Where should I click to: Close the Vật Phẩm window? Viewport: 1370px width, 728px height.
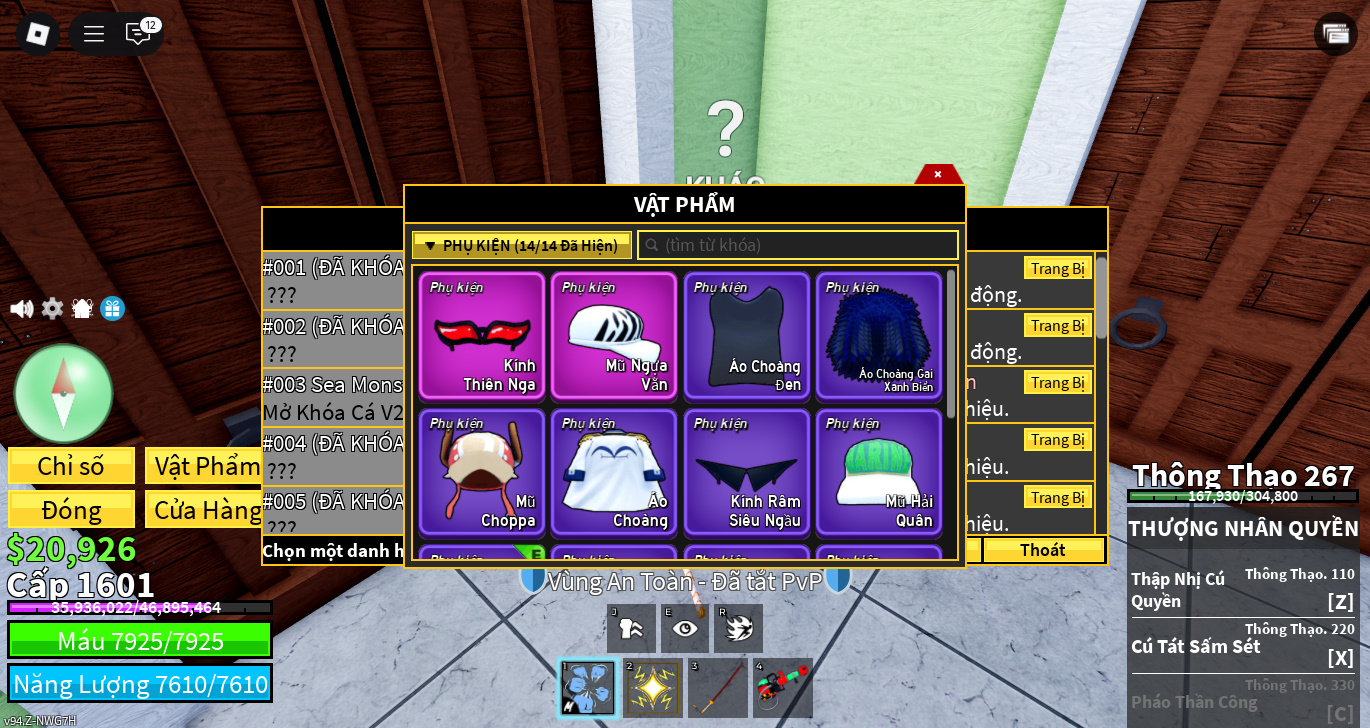pos(938,175)
